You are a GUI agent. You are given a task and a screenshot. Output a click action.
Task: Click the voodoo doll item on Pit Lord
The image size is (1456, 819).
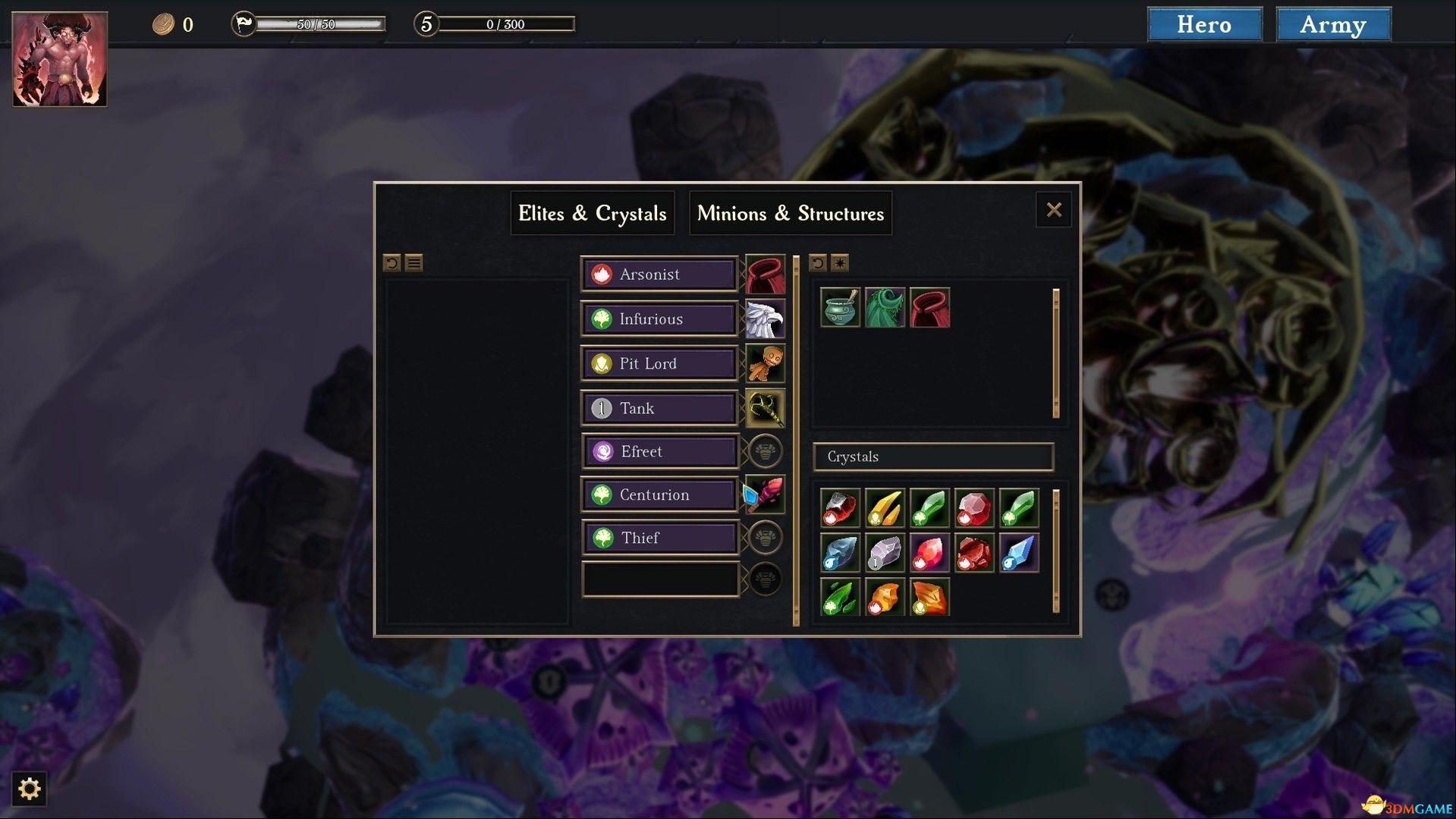(765, 364)
